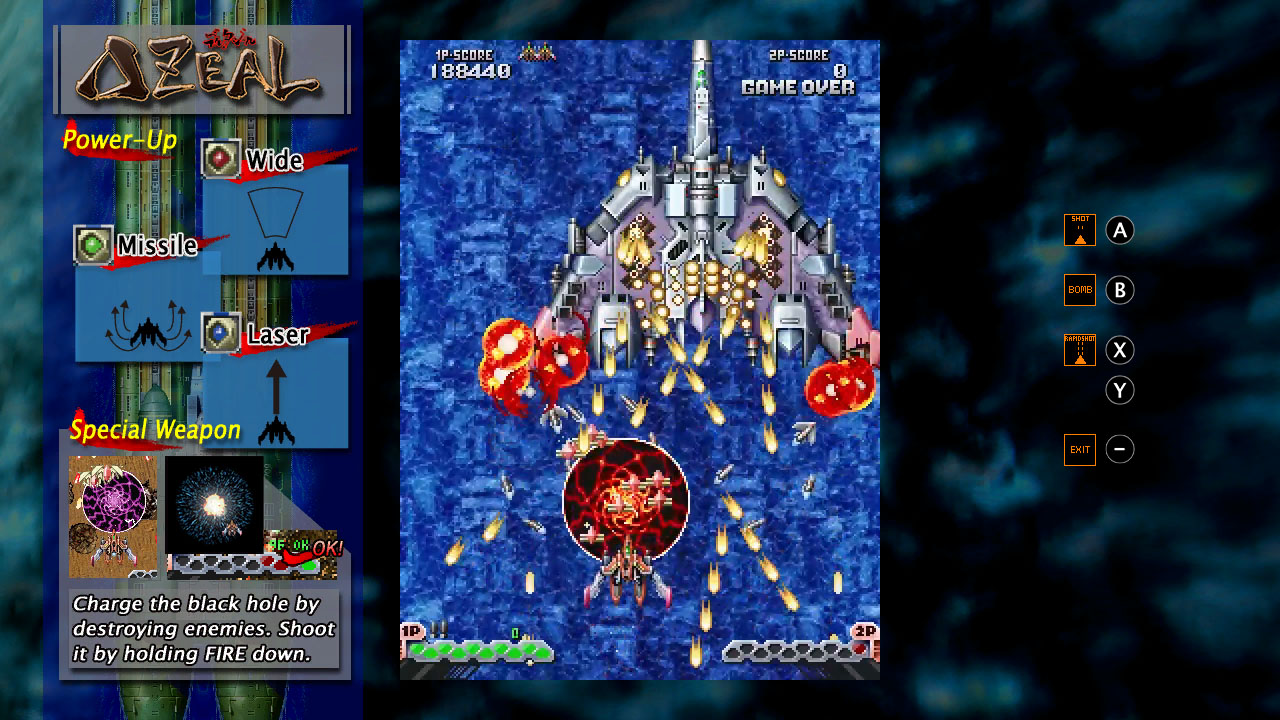Screen dimensions: 1280x720
Task: Select the RAPIDSHOT weapon icon
Action: tap(1079, 350)
